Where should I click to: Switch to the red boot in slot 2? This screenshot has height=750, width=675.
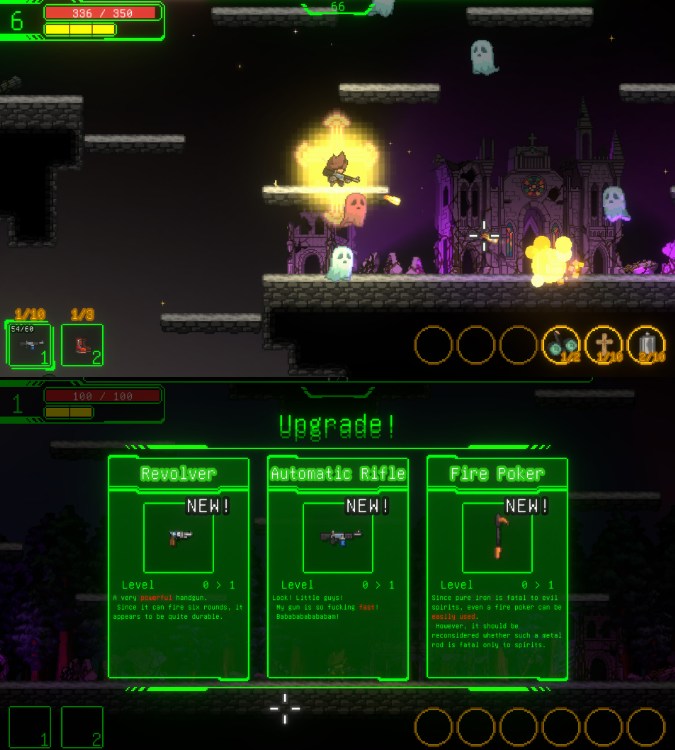tap(82, 345)
